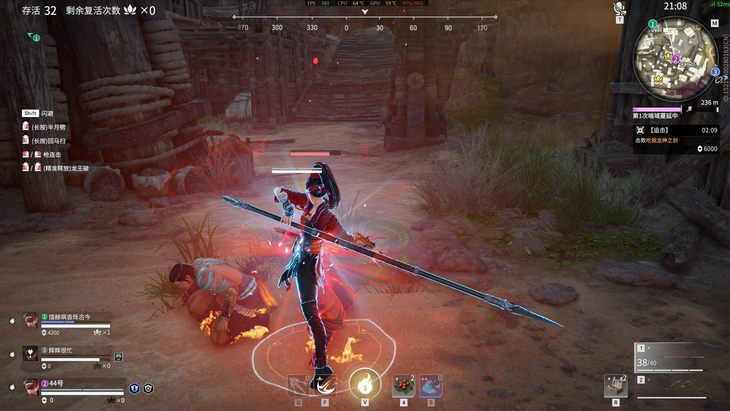Open the circular minimap
Image resolution: width=730 pixels, height=411 pixels.
(673, 58)
